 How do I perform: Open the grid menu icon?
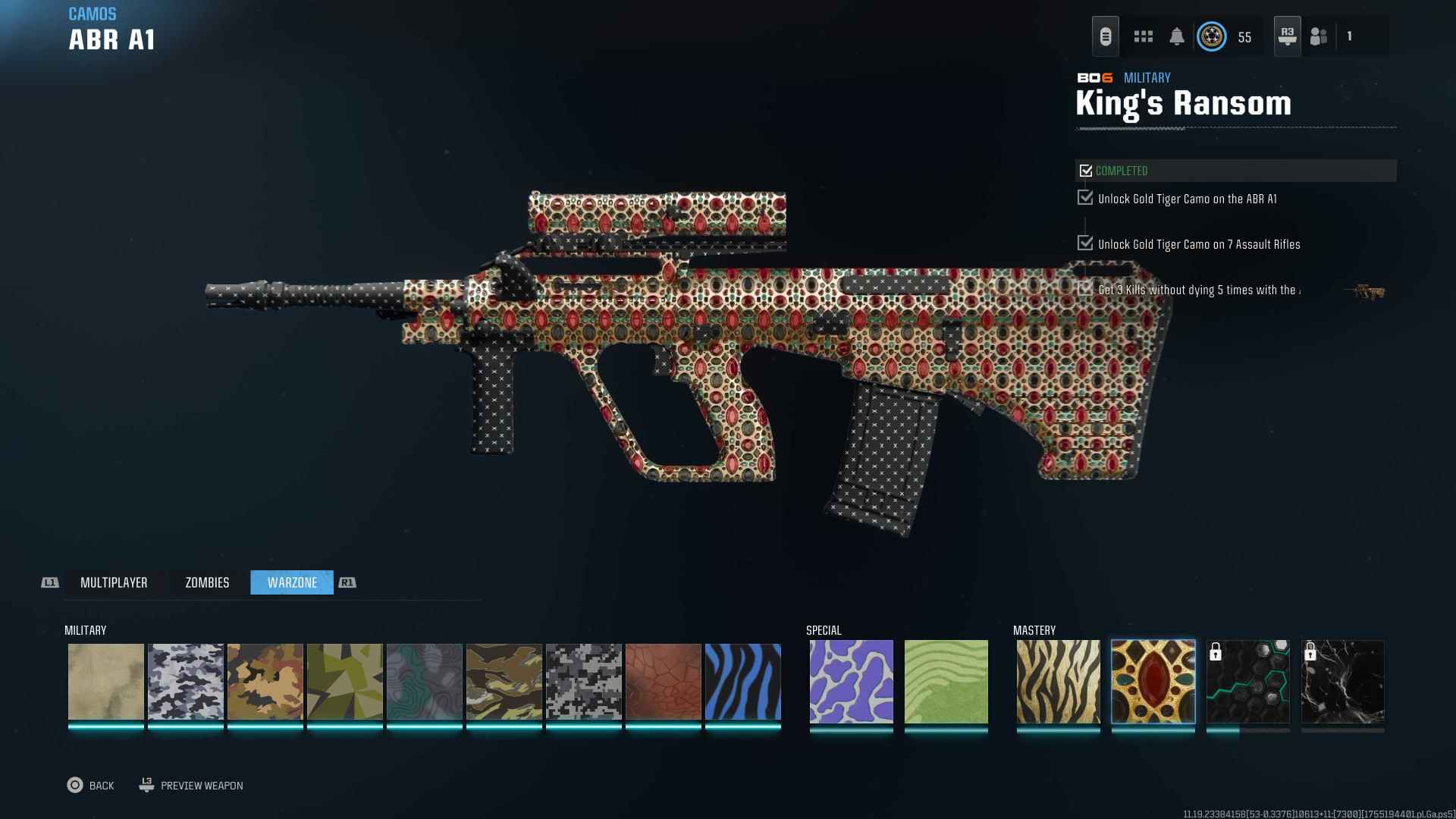click(1144, 36)
